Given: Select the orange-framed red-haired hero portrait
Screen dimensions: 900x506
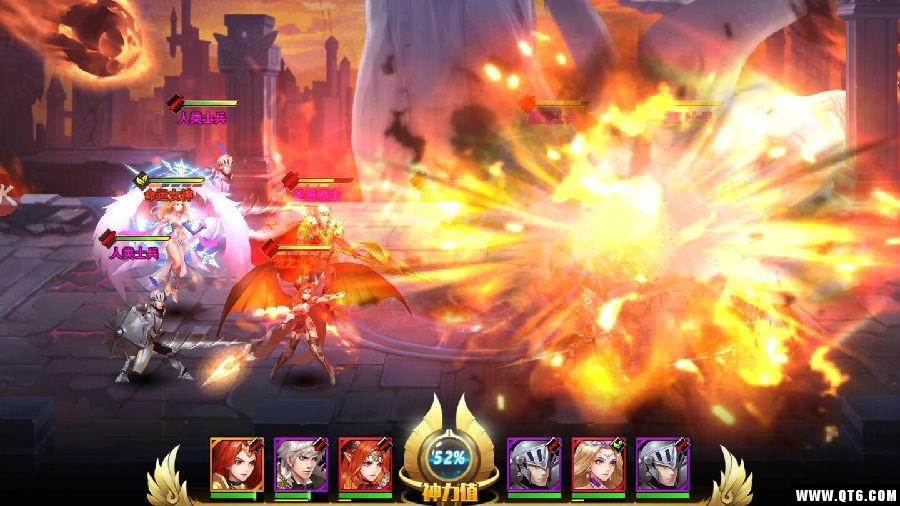Looking at the screenshot, I should pos(236,463).
